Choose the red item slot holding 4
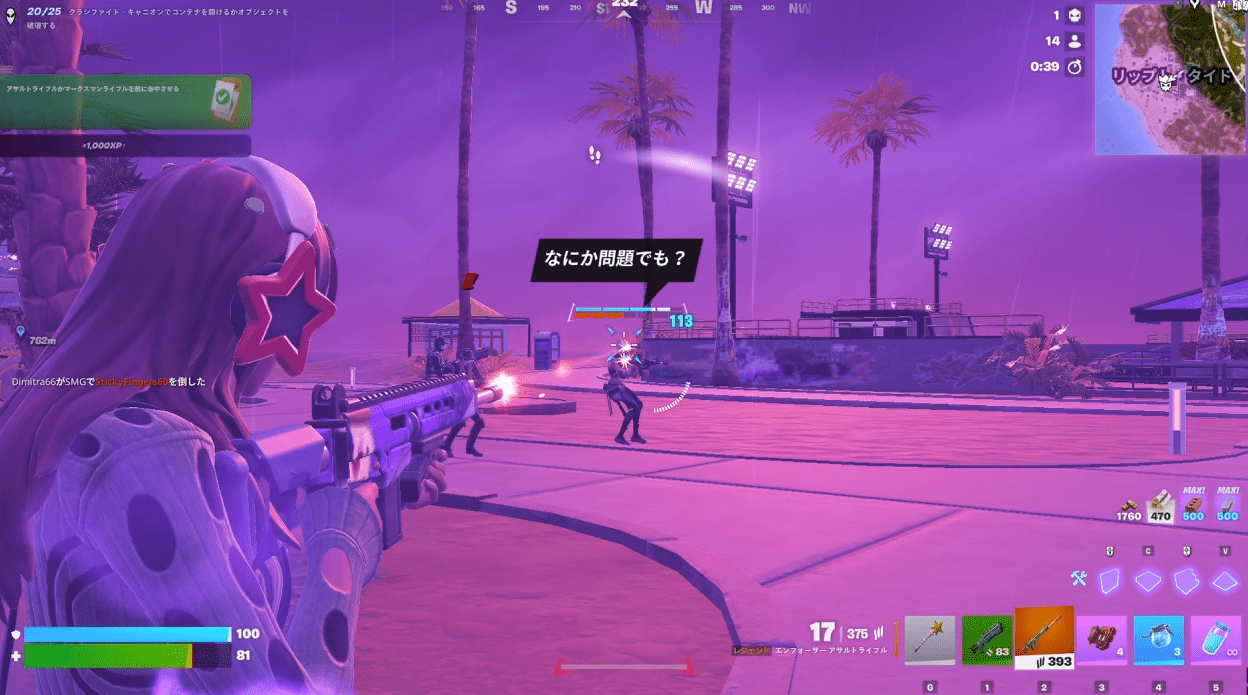The image size is (1248, 695). 1101,640
